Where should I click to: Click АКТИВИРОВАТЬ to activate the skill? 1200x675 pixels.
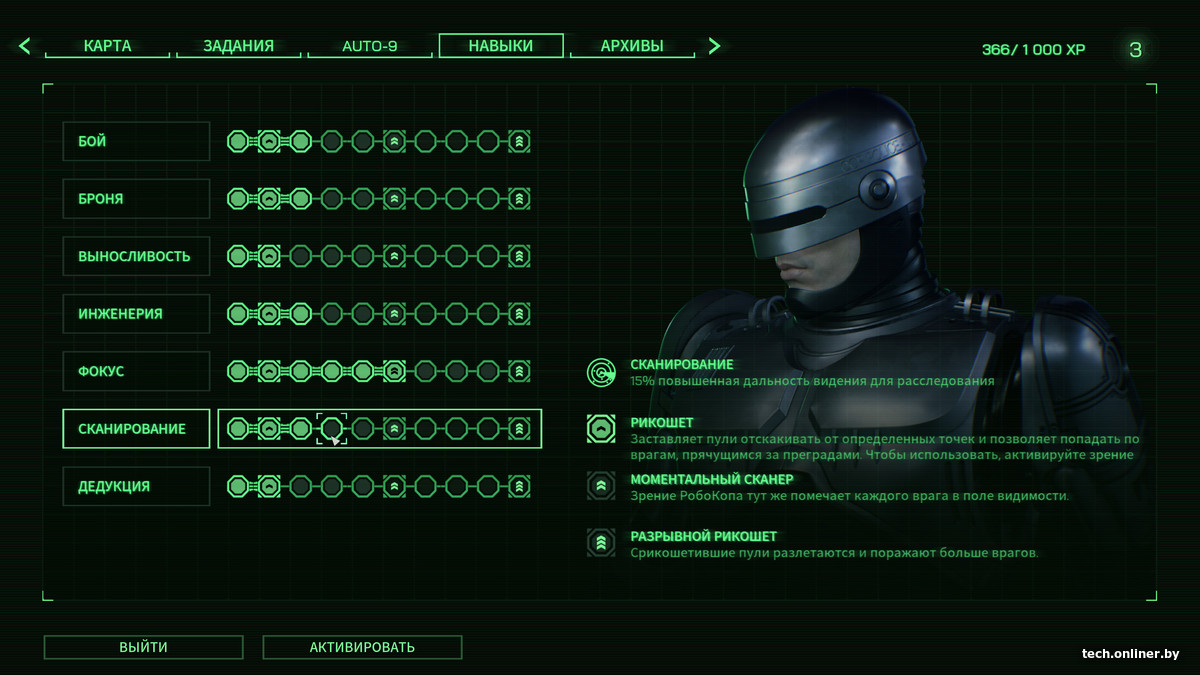coord(362,647)
